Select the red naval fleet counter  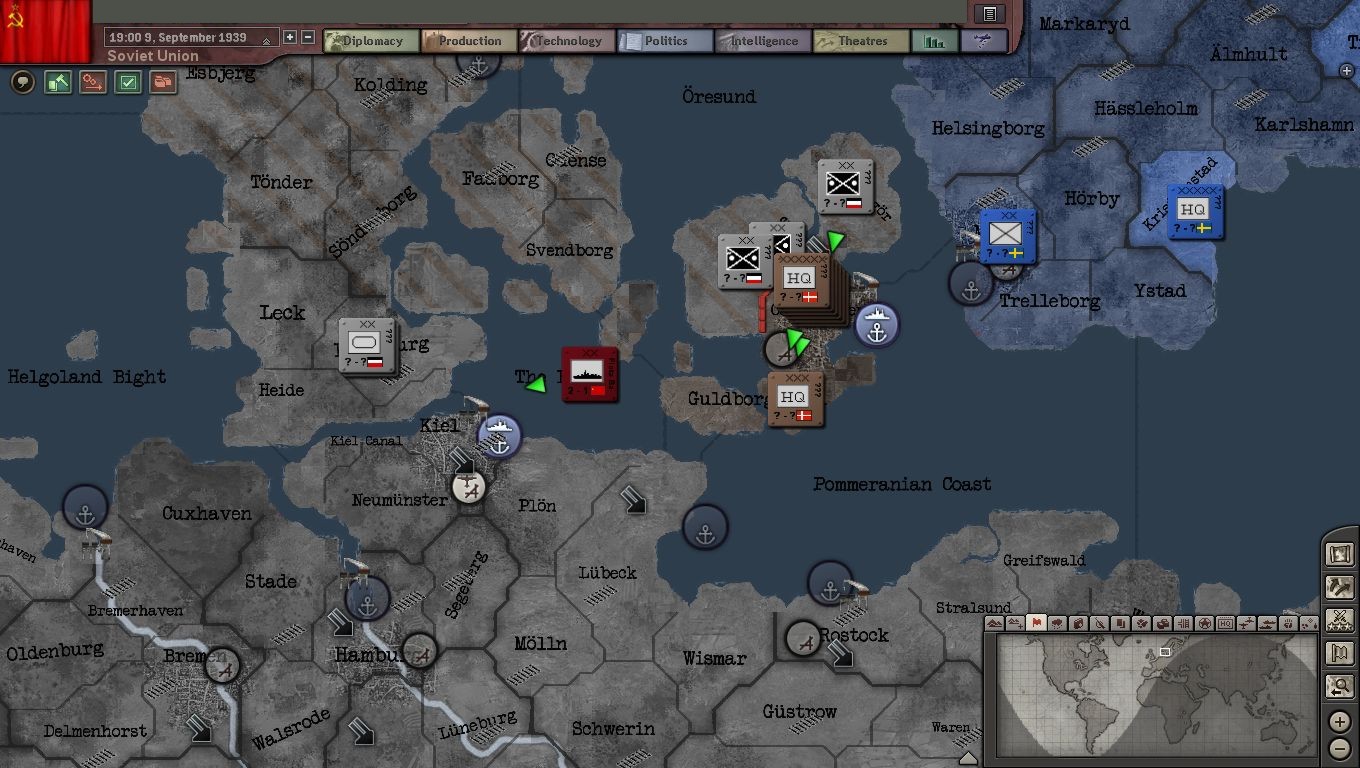pyautogui.click(x=589, y=374)
